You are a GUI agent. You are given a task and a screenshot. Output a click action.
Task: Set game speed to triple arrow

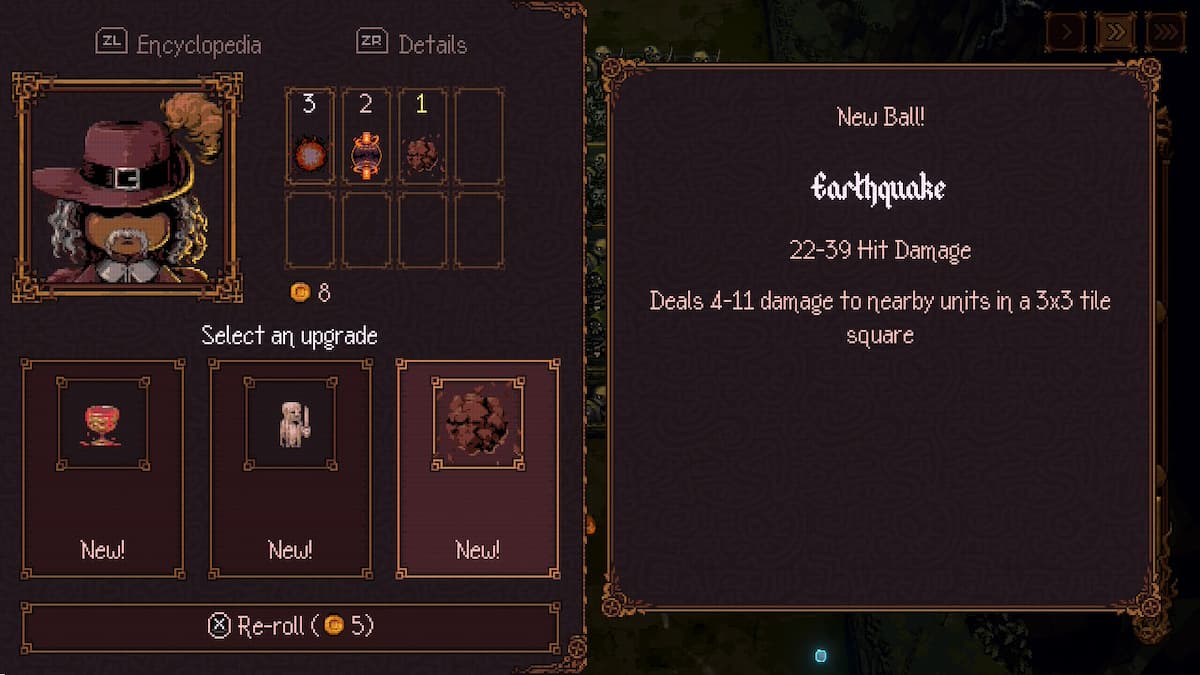(1165, 32)
